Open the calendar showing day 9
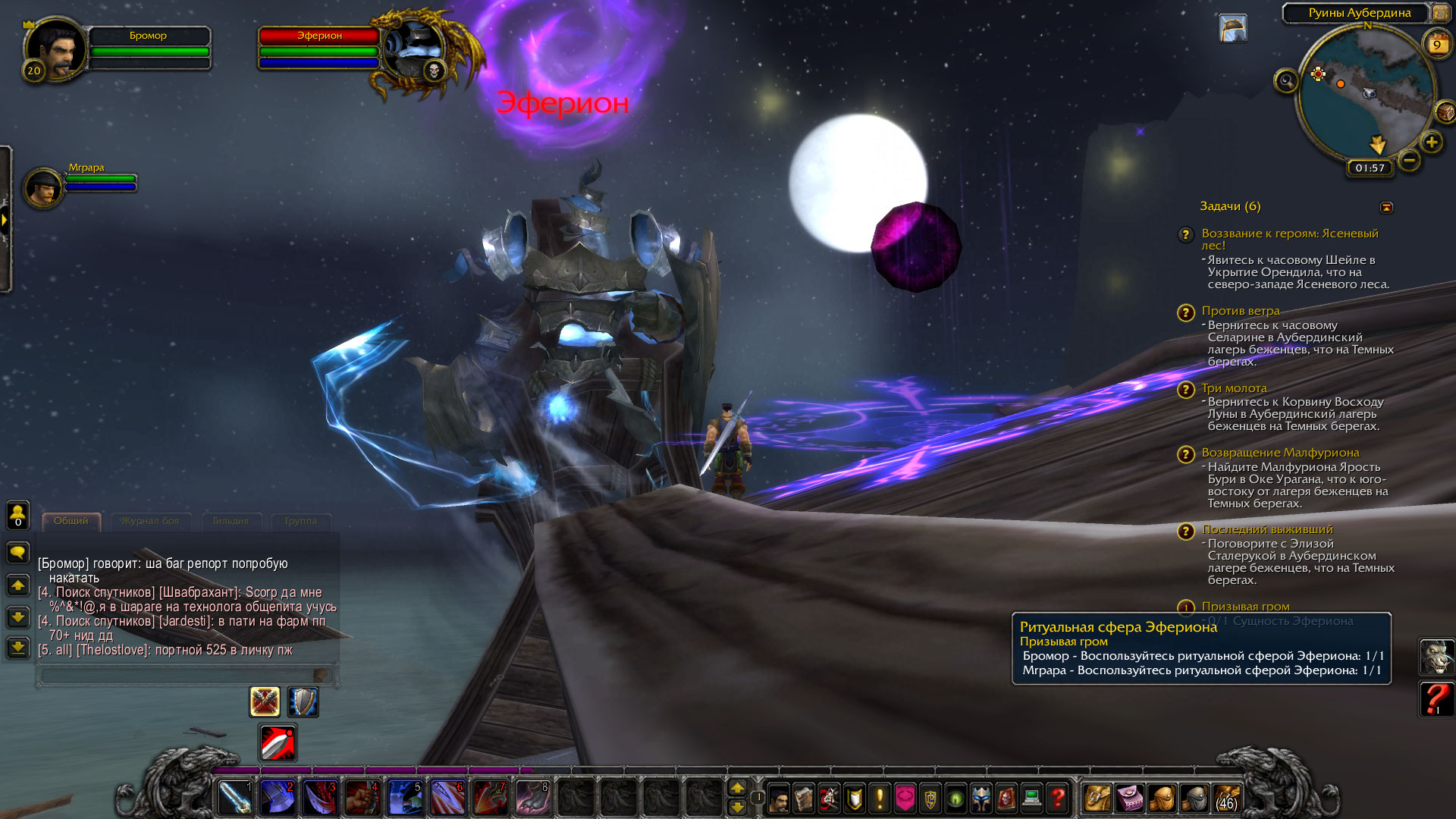This screenshot has height=819, width=1456. [x=1436, y=45]
